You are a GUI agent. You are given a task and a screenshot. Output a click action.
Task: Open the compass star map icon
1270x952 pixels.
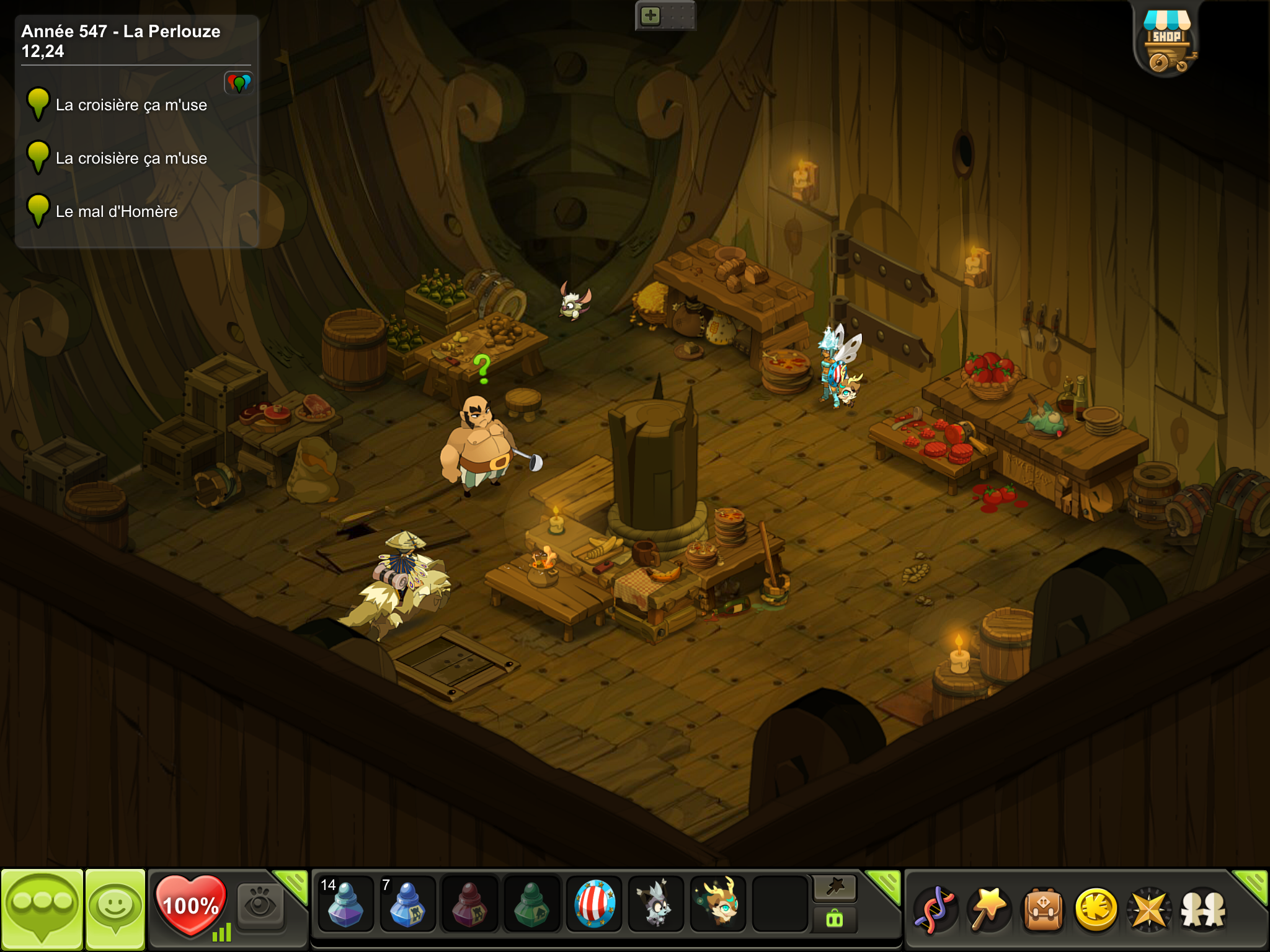pos(1149,910)
